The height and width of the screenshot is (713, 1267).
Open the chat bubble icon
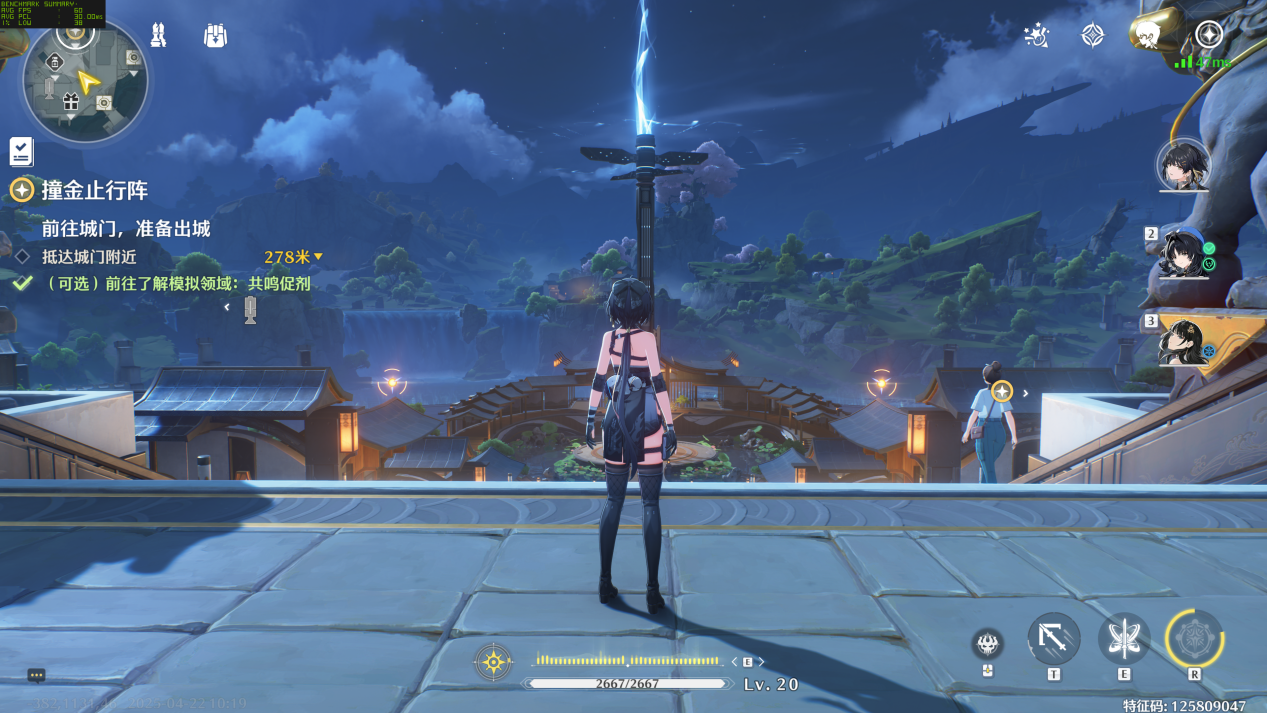pyautogui.click(x=36, y=675)
